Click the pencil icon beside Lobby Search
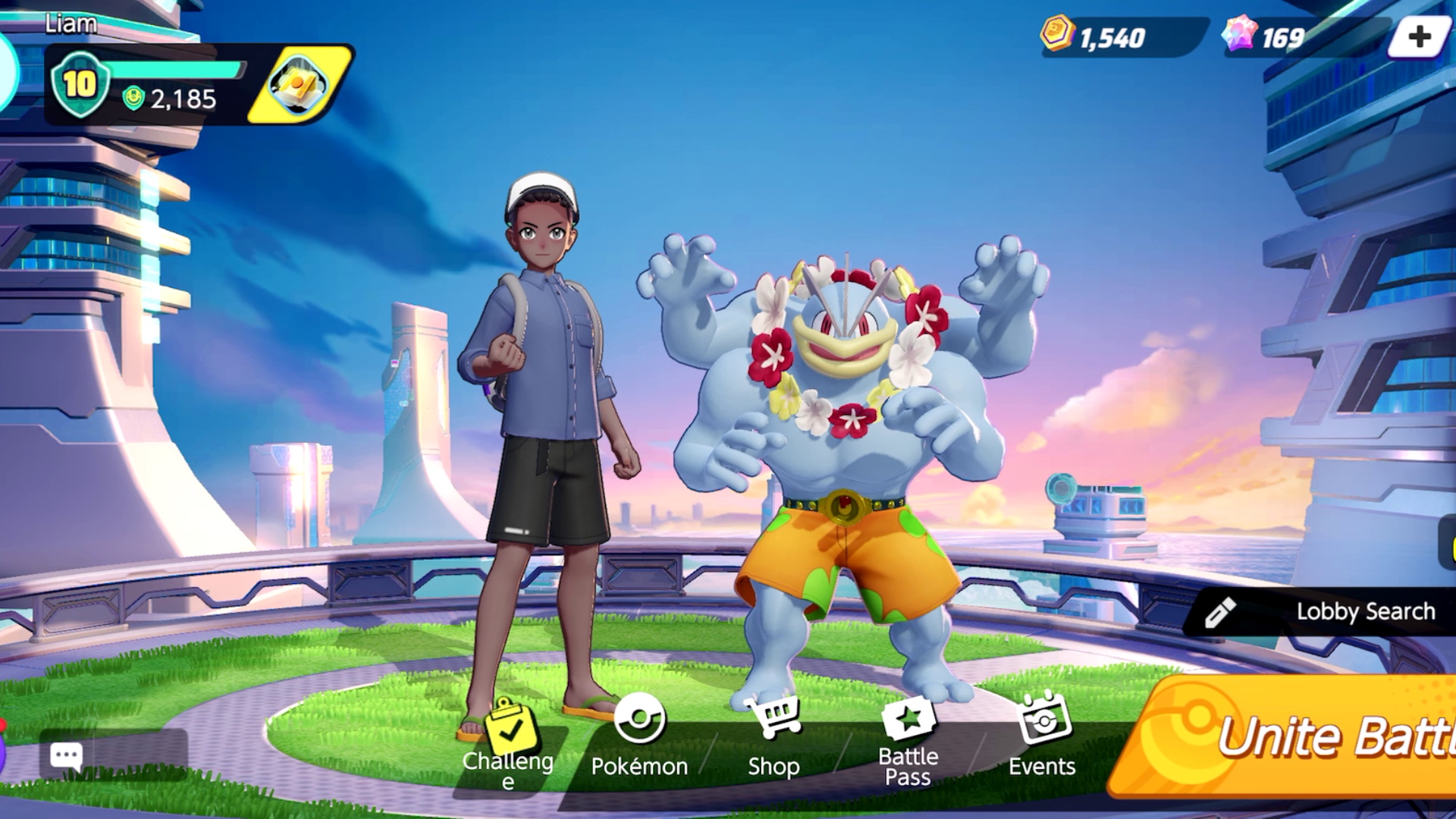1456x819 pixels. pos(1221,611)
